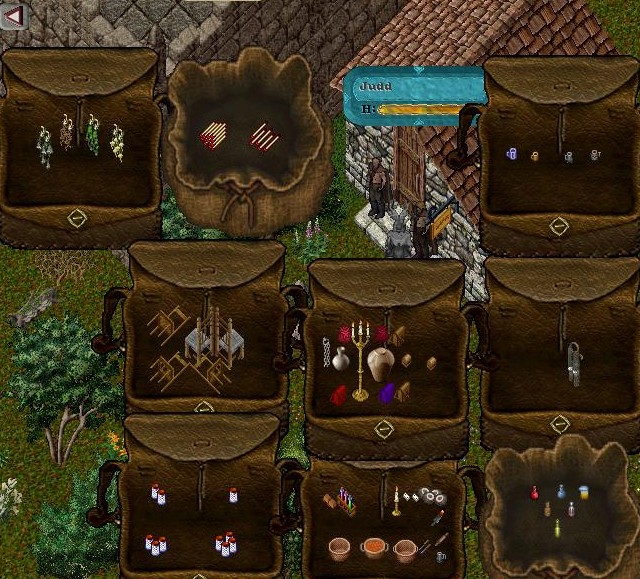Pick the yellow mug in the pouch

pyautogui.click(x=583, y=492)
